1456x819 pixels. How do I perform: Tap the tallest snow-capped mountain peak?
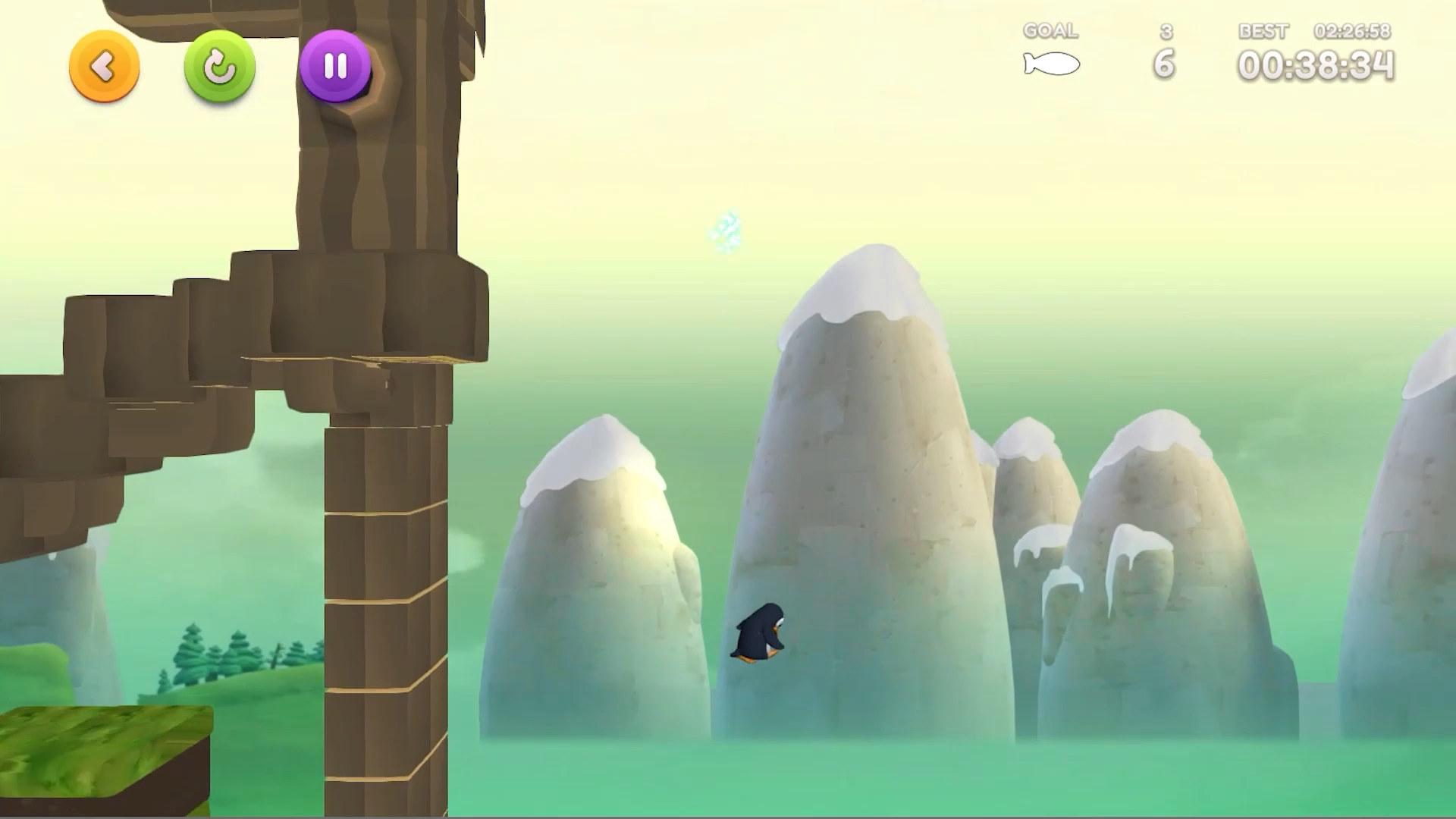pyautogui.click(x=864, y=281)
